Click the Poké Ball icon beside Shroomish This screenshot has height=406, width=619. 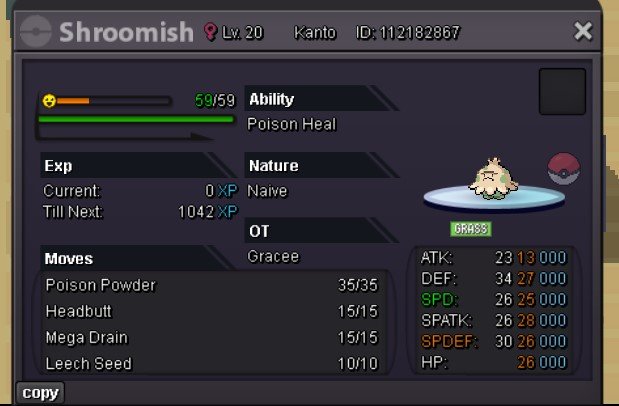(x=564, y=169)
